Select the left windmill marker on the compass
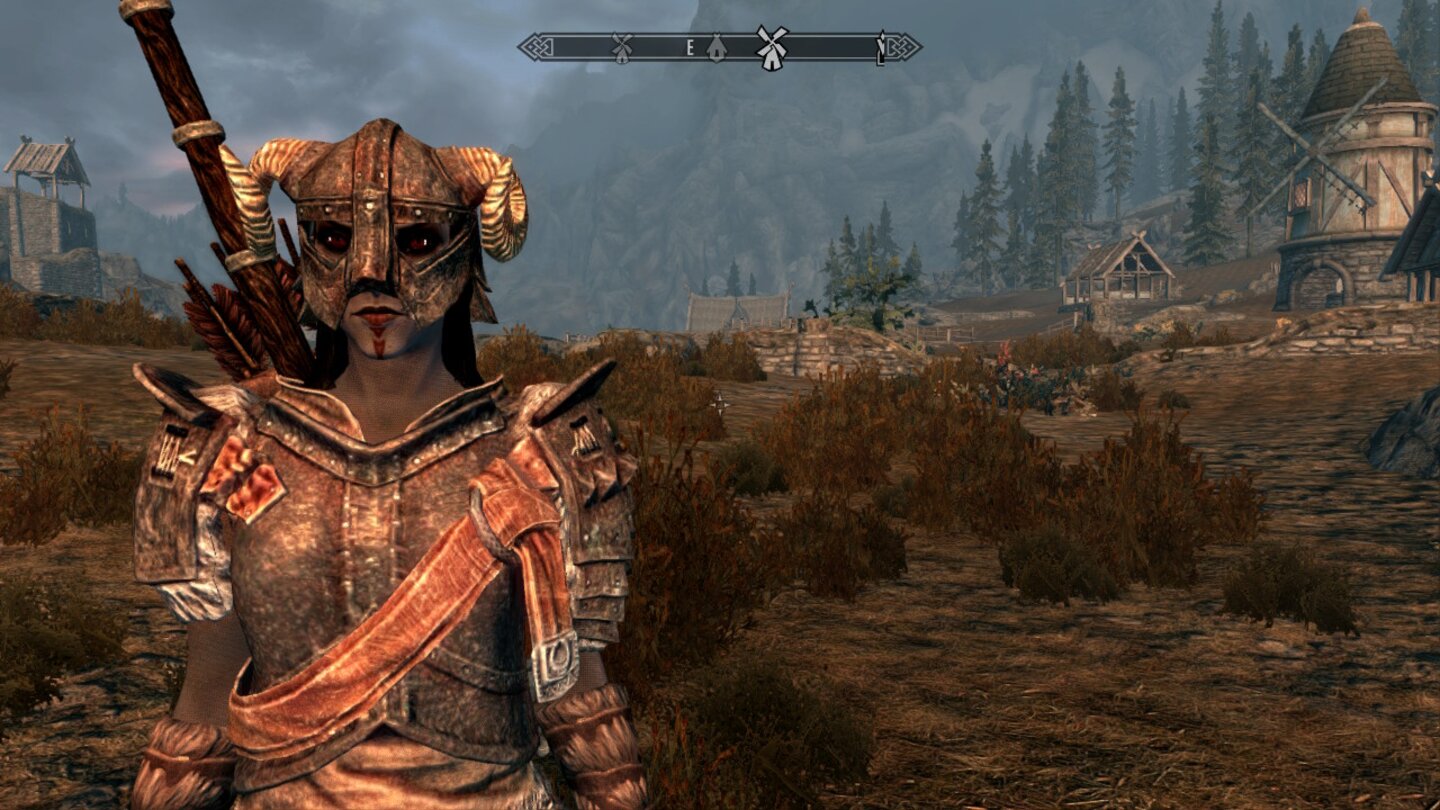This screenshot has height=810, width=1440. click(x=620, y=45)
